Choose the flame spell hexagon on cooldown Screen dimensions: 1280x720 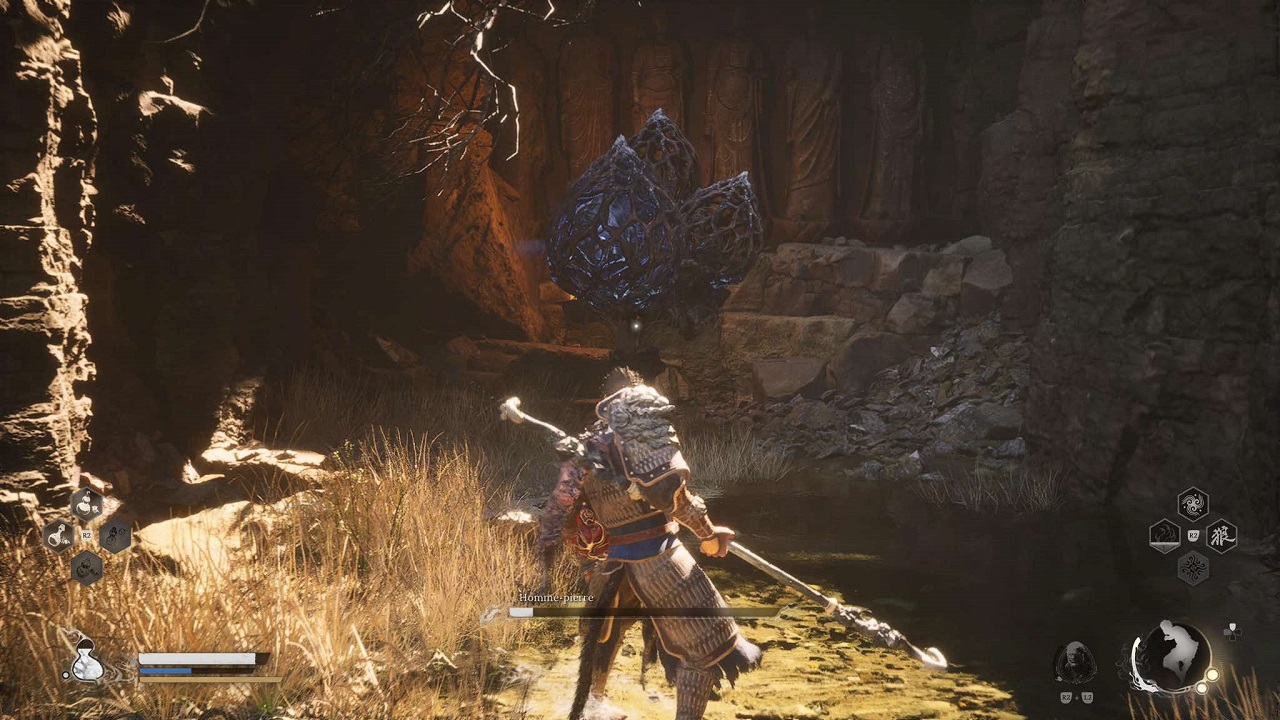click(1165, 536)
